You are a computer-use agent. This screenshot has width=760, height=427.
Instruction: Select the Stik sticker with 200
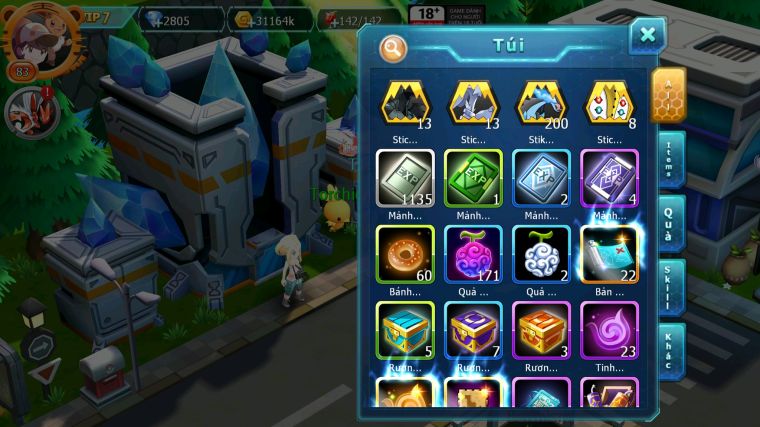pyautogui.click(x=541, y=104)
